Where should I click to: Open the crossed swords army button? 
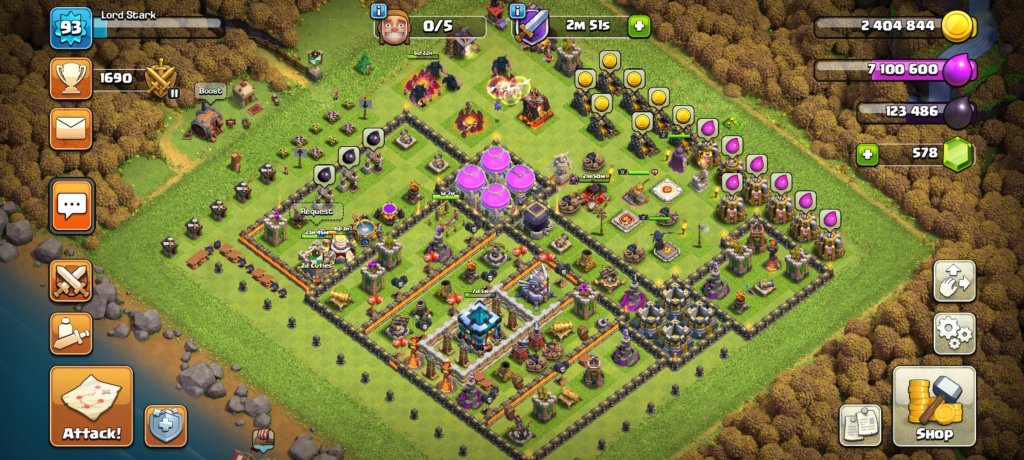click(71, 281)
